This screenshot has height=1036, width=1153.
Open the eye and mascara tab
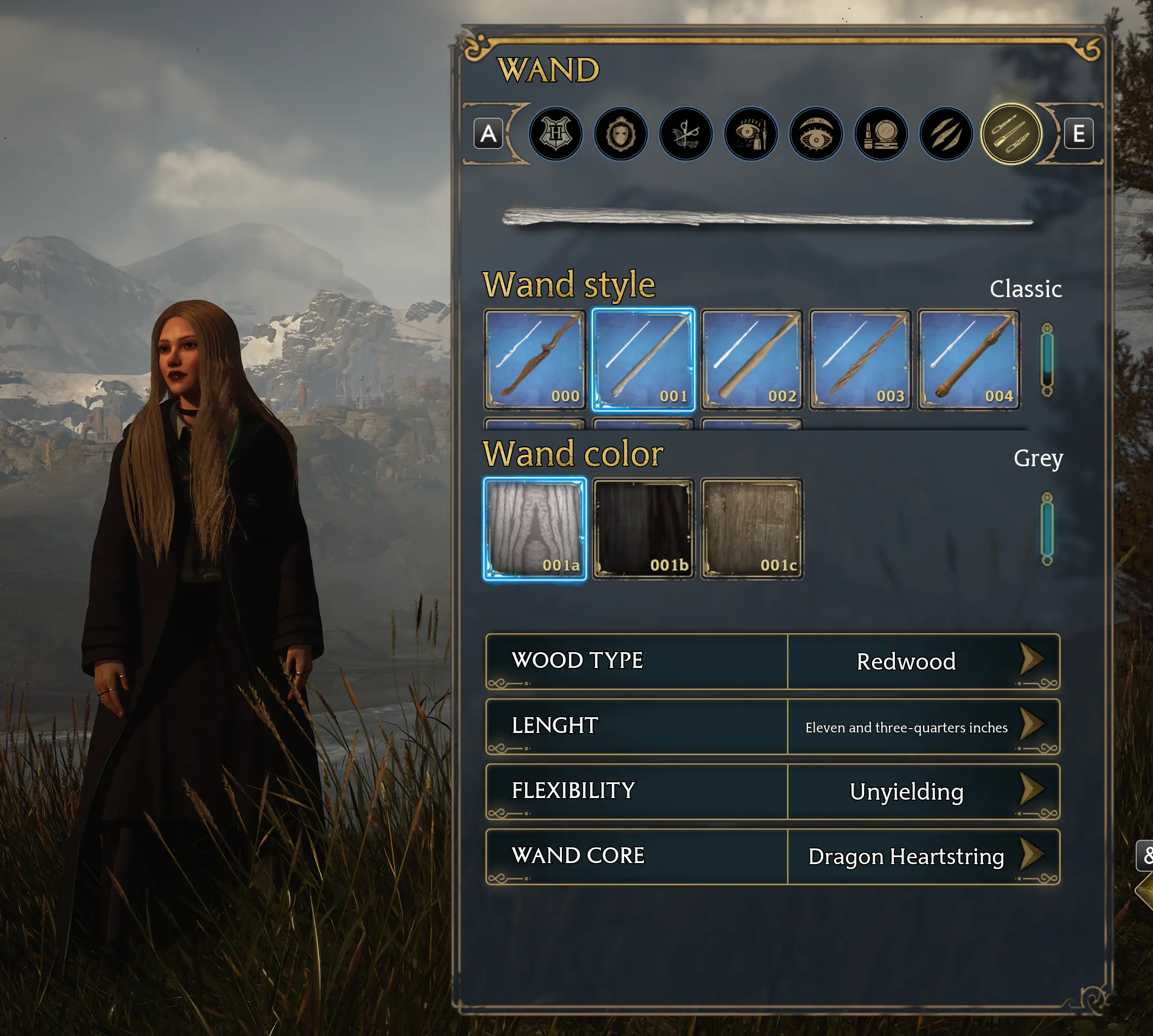[751, 134]
